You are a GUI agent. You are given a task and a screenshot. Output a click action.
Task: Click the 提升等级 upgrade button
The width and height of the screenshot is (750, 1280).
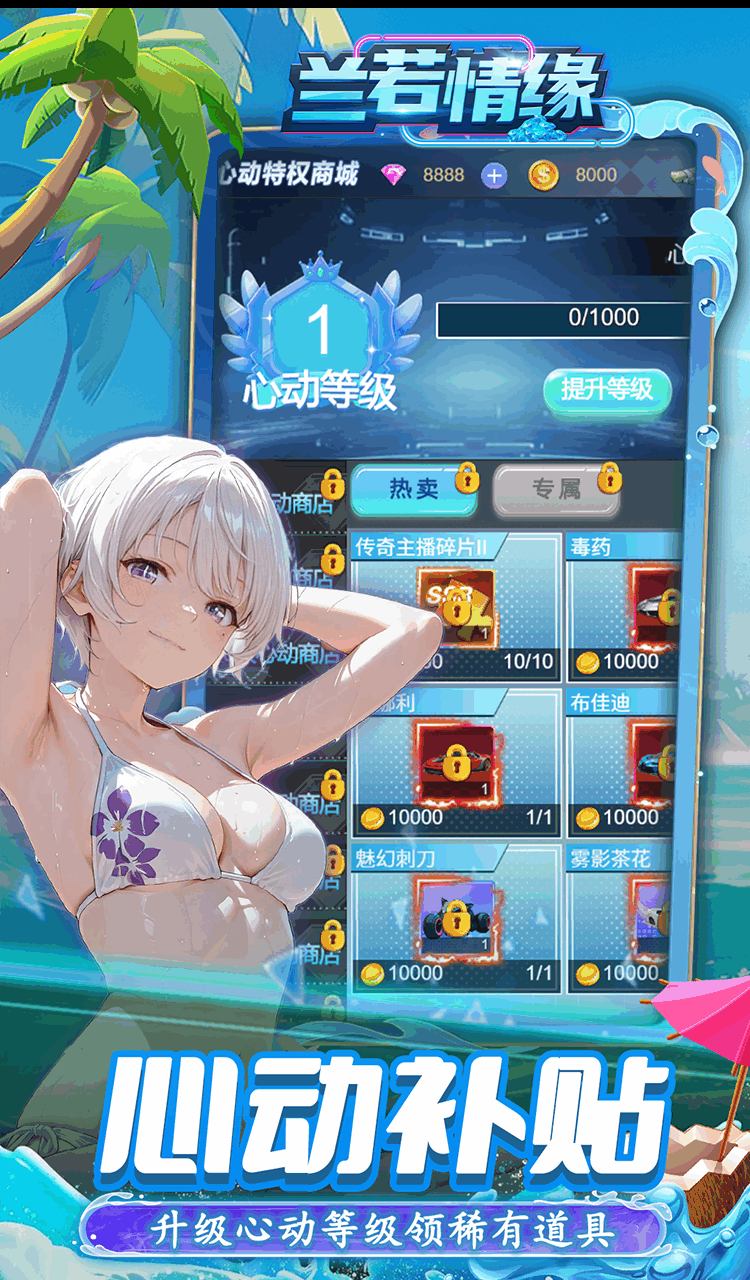point(606,389)
